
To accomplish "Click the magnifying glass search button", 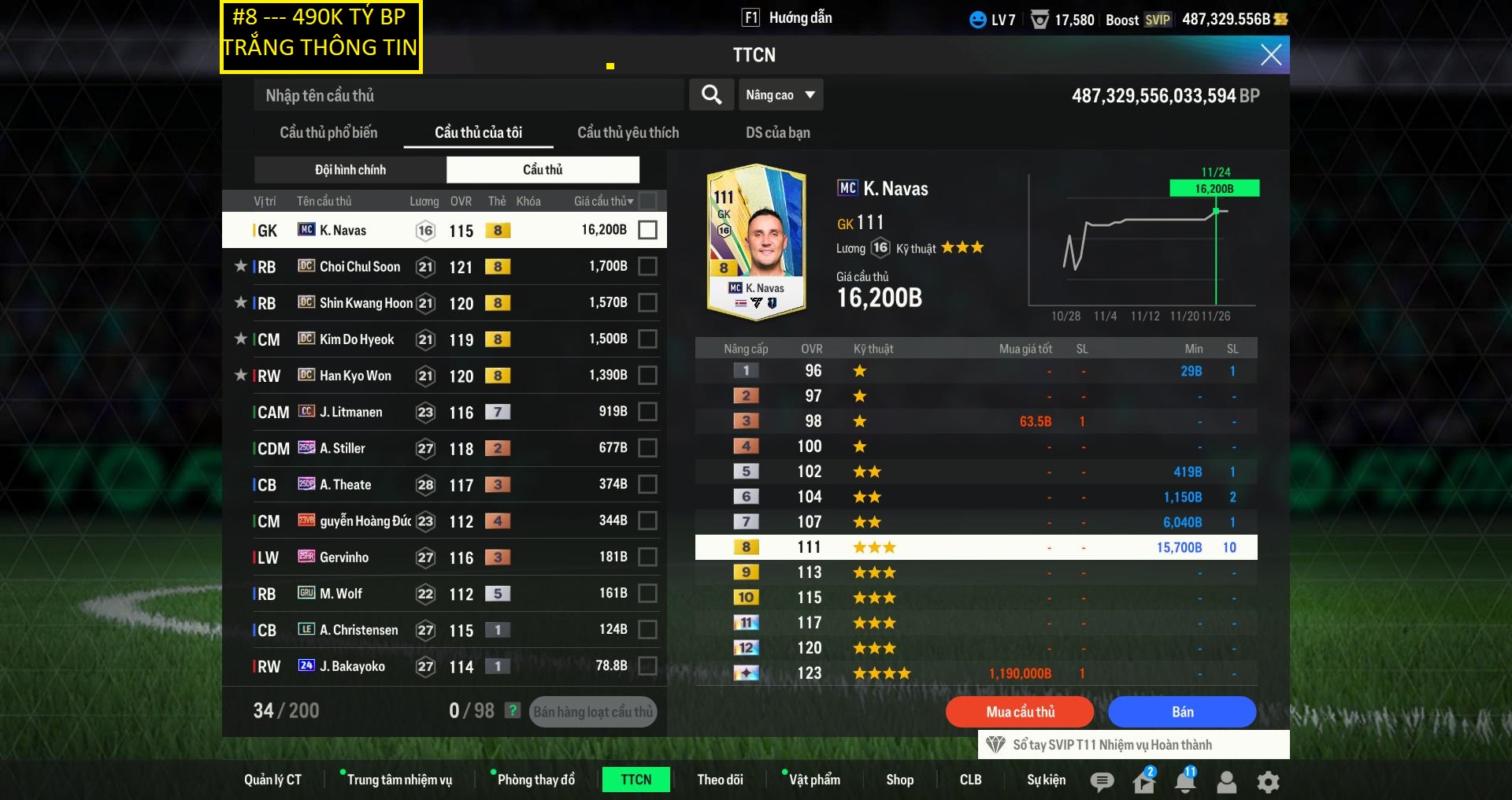I will (x=711, y=95).
